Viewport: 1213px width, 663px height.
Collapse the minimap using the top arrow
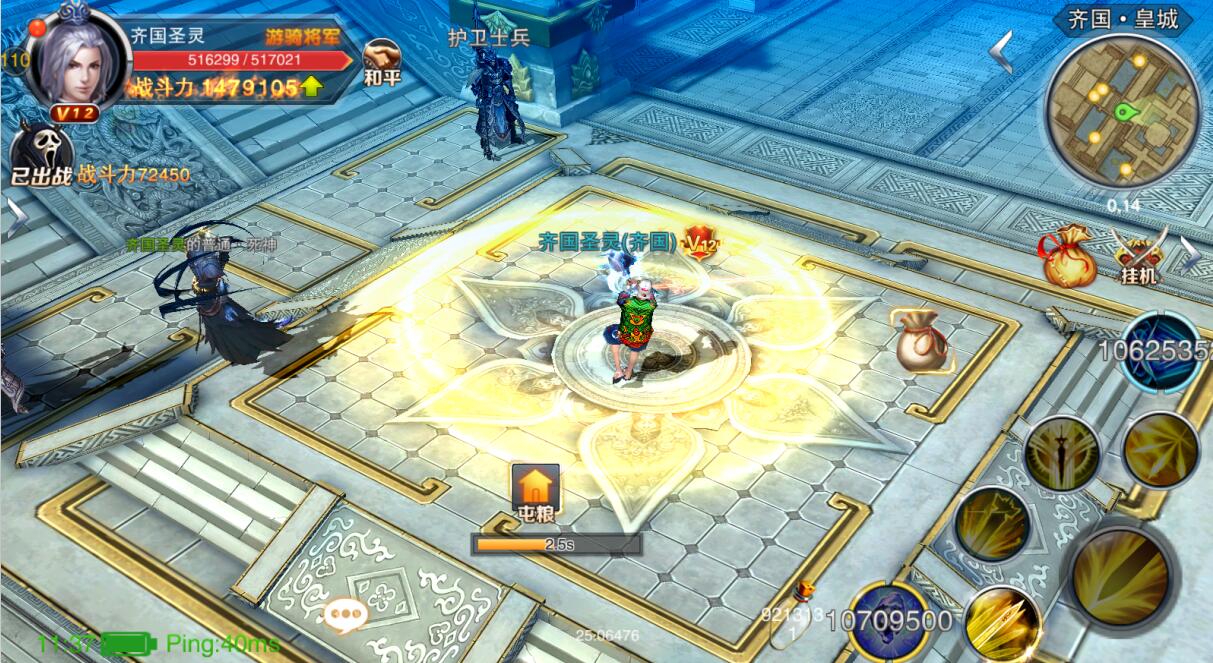pos(1001,52)
